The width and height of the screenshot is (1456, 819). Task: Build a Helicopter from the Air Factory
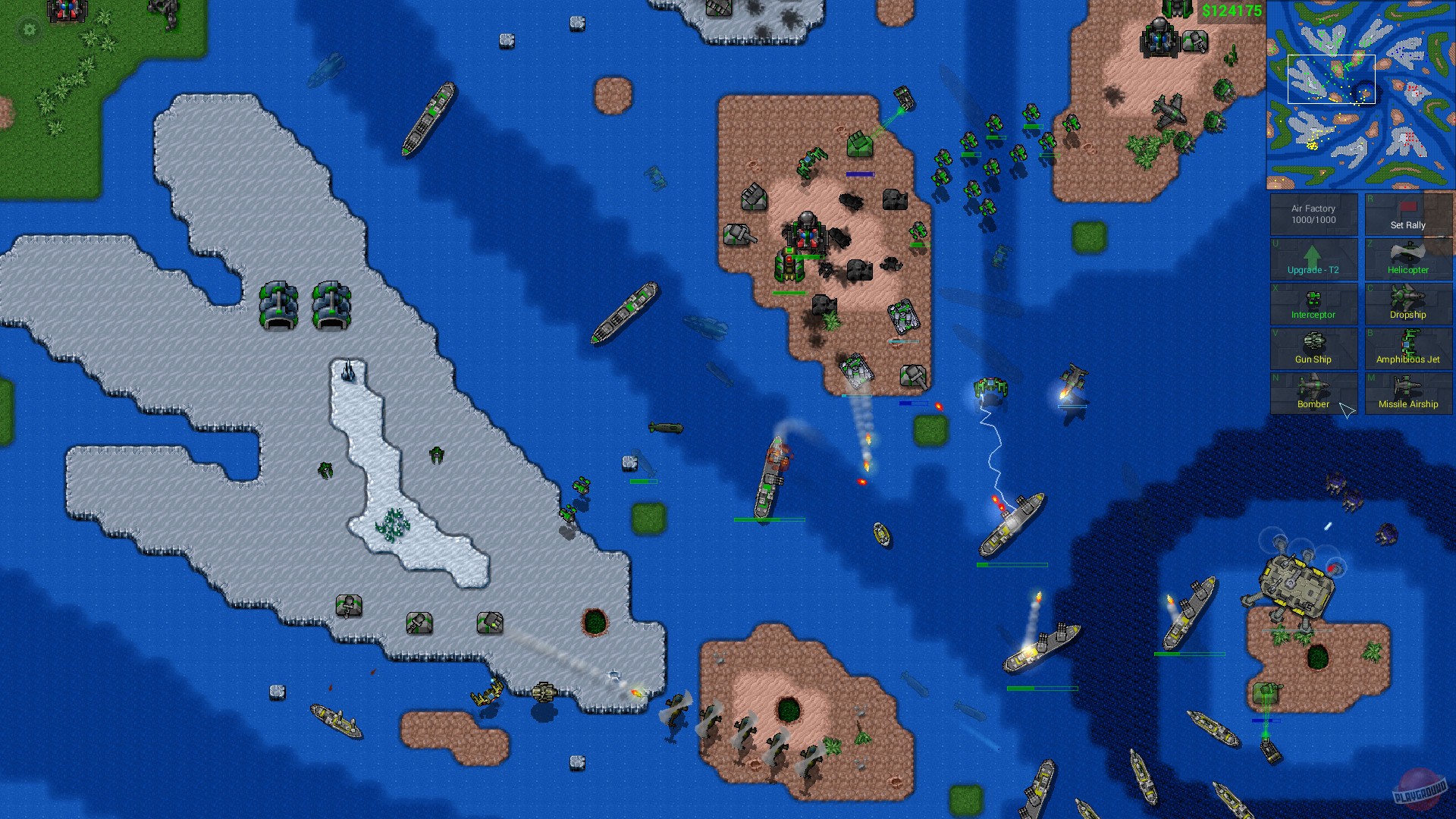click(x=1408, y=260)
